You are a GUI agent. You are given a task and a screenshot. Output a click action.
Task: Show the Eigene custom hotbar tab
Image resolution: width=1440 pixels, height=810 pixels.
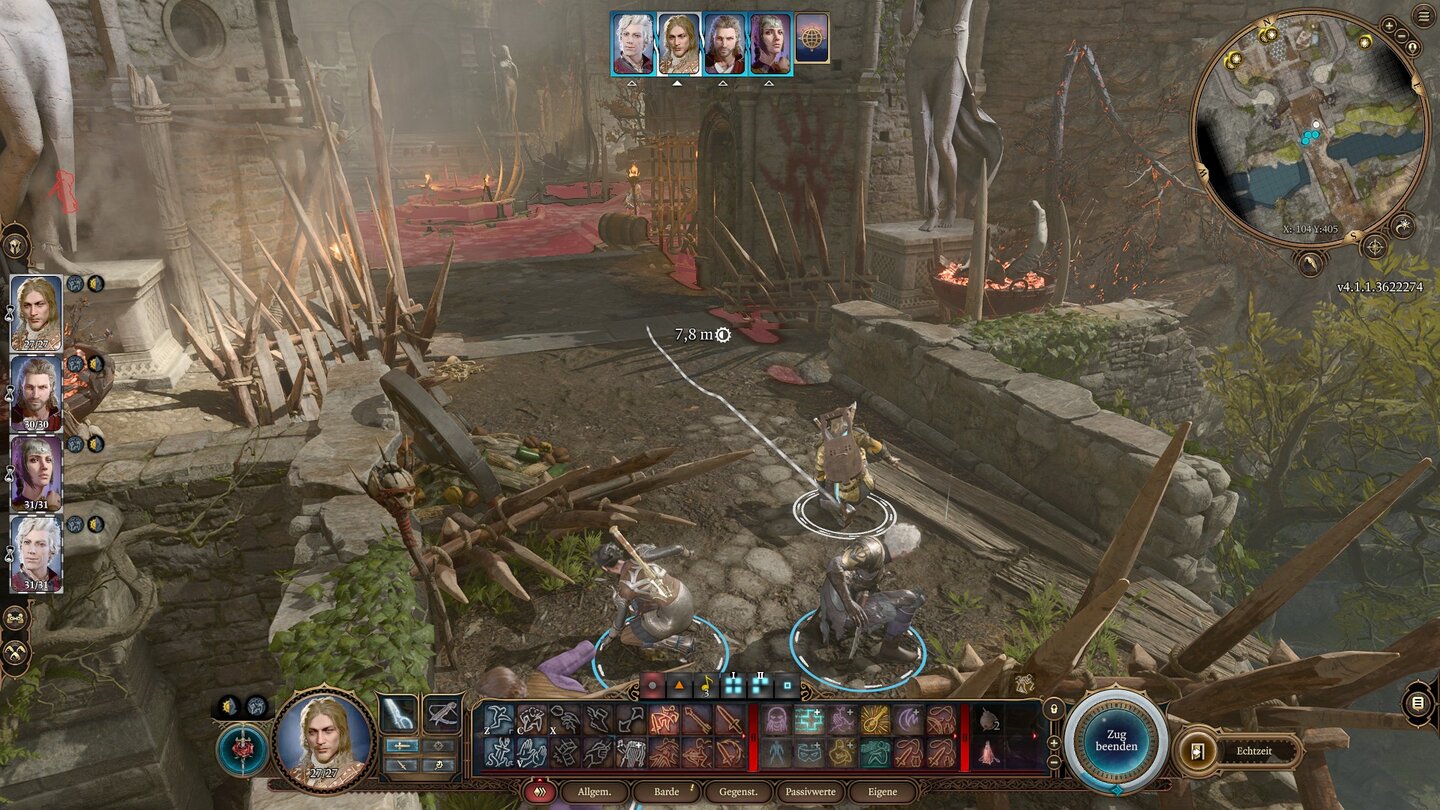pyautogui.click(x=882, y=792)
